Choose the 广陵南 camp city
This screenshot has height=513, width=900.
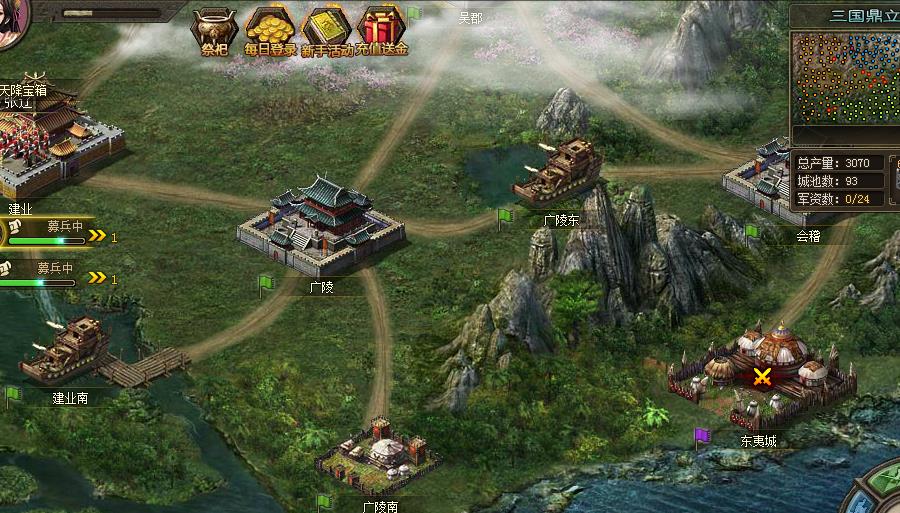(379, 457)
